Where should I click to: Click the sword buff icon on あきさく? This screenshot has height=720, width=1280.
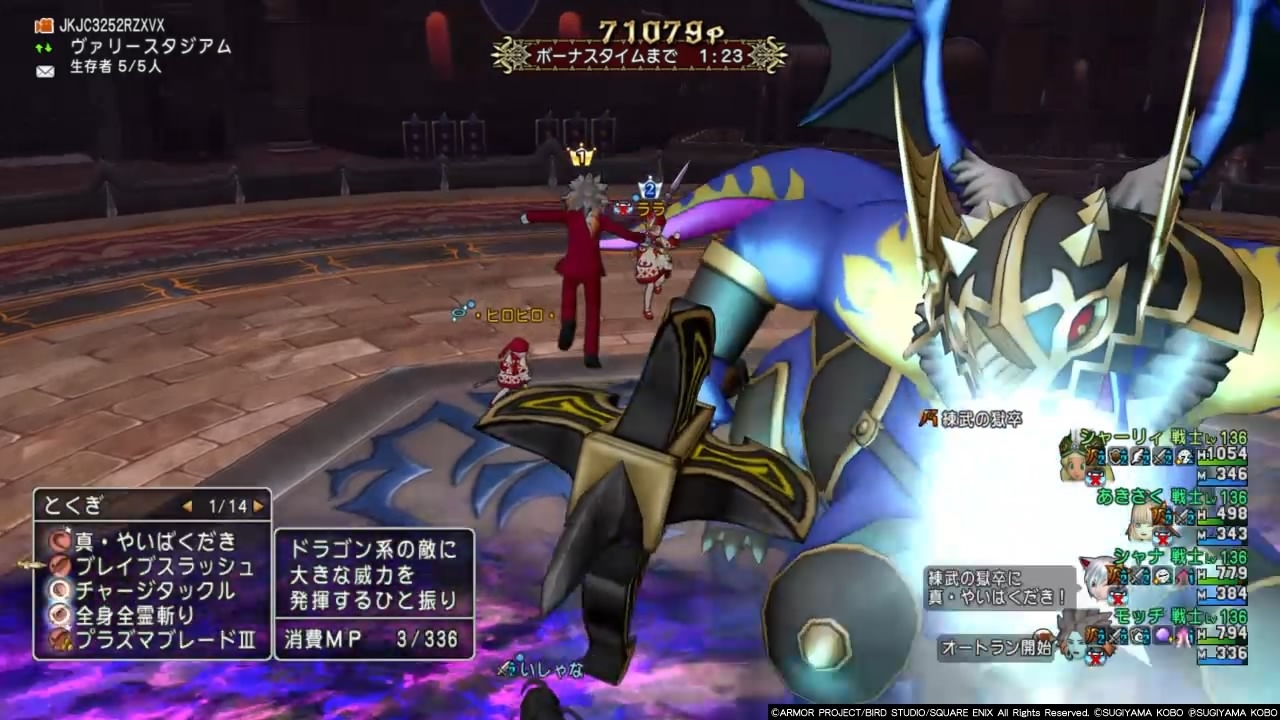click(x=1181, y=518)
